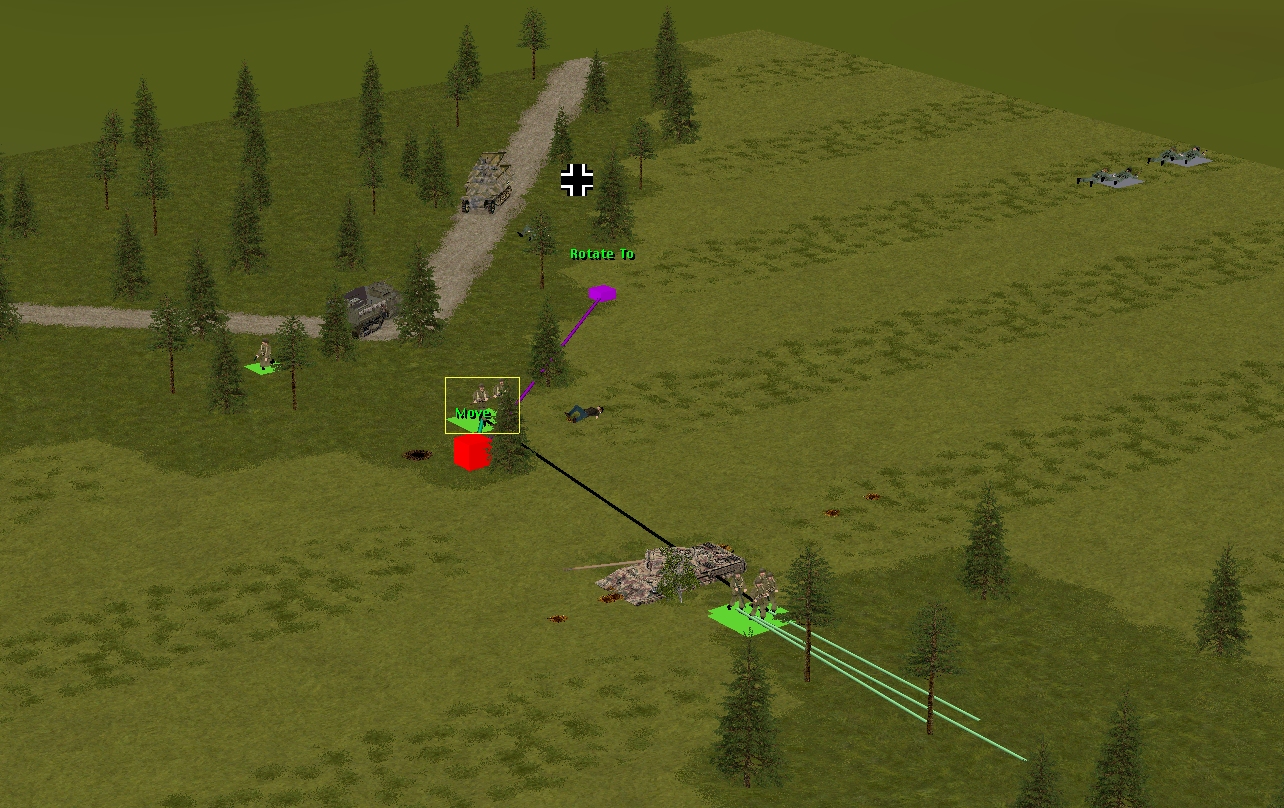Click the red Move waypoint cube
The width and height of the screenshot is (1284, 808).
pyautogui.click(x=471, y=452)
